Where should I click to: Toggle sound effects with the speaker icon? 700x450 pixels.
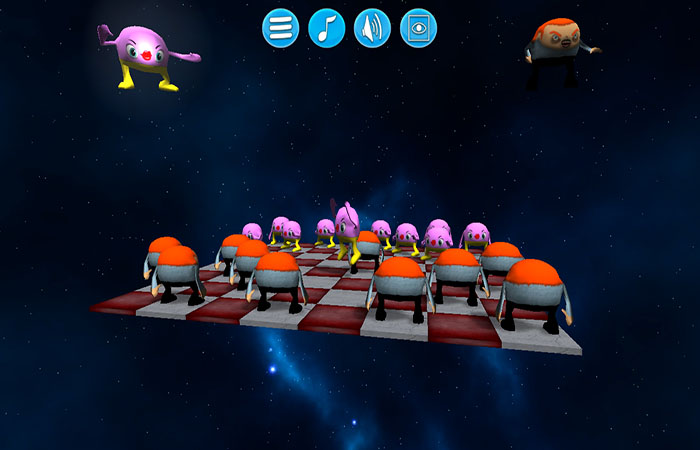373,28
